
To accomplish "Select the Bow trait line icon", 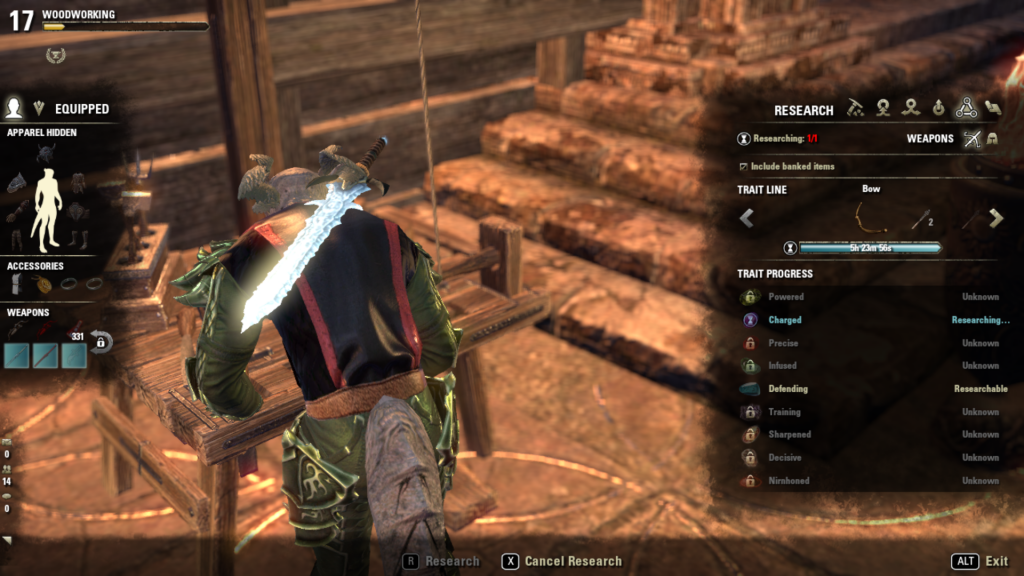I will click(x=870, y=217).
